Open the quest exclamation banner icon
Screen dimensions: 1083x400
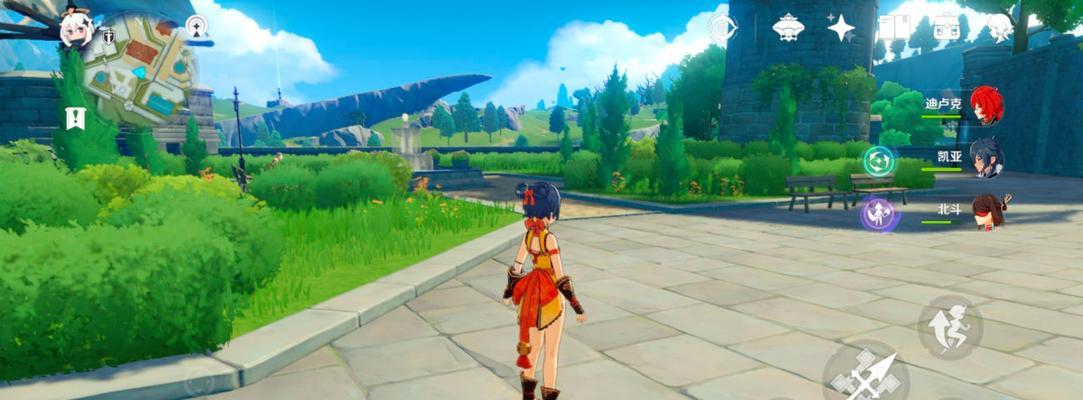pyautogui.click(x=75, y=118)
